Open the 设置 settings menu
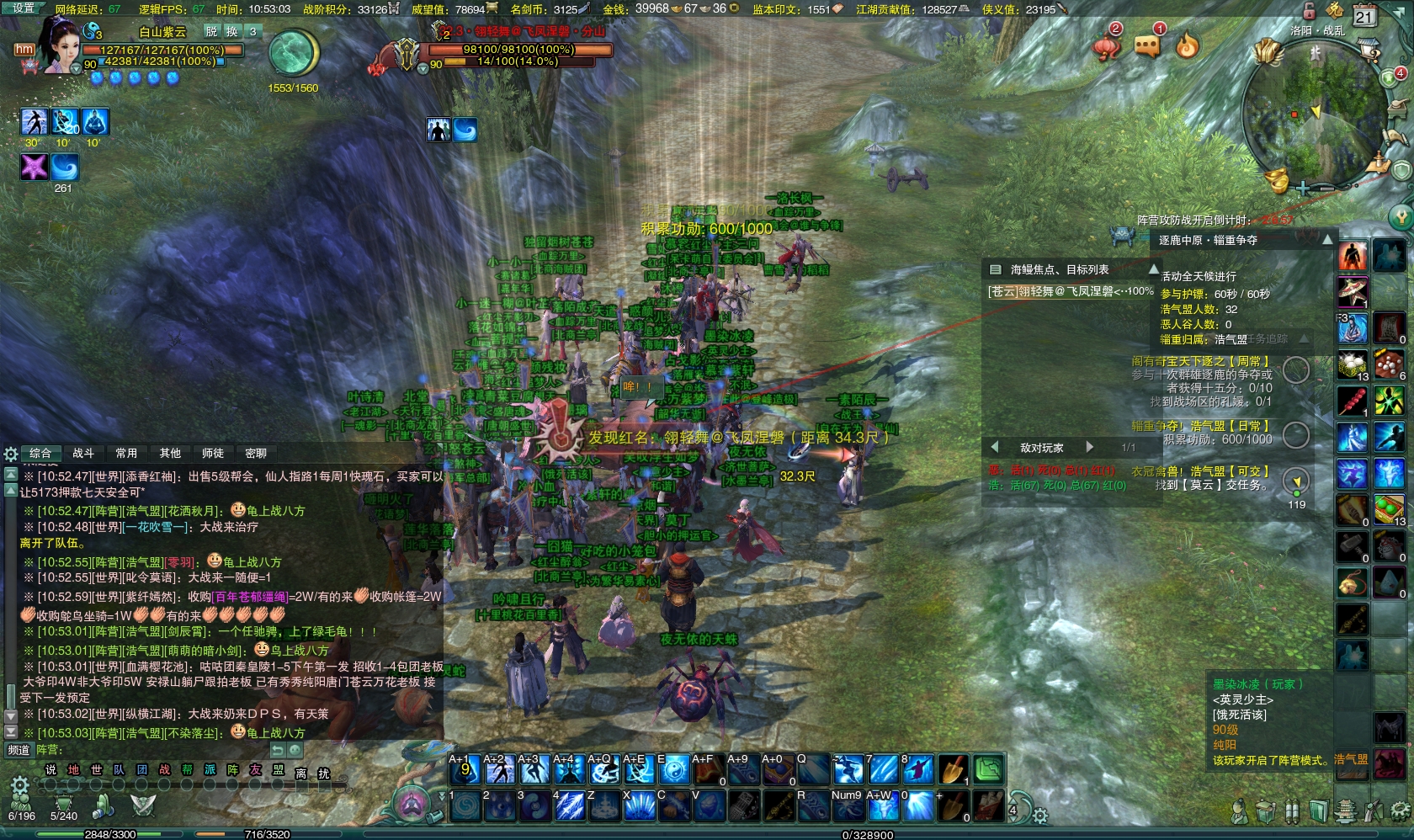The height and width of the screenshot is (840, 1414). [x=24, y=8]
